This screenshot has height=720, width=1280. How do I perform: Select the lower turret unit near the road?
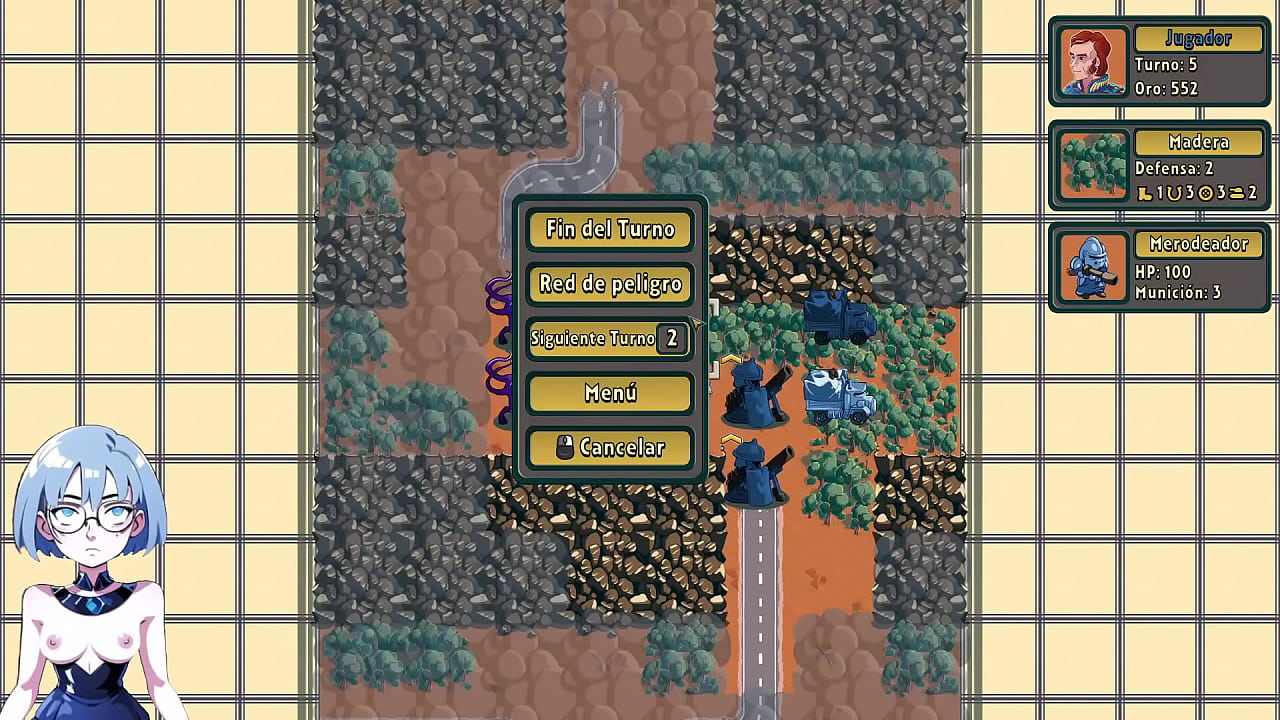(x=755, y=472)
